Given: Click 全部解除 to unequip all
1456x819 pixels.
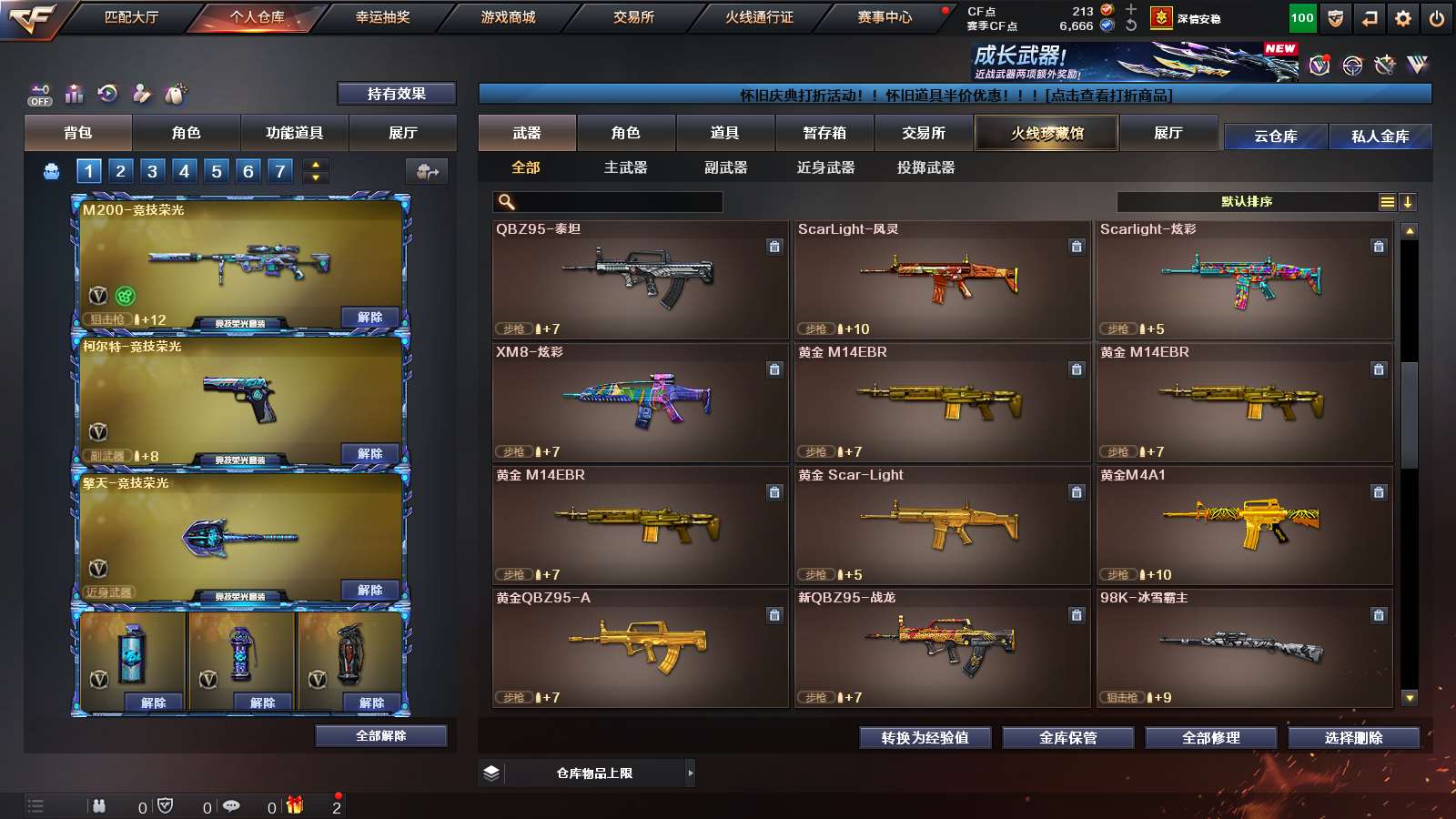Looking at the screenshot, I should (380, 735).
